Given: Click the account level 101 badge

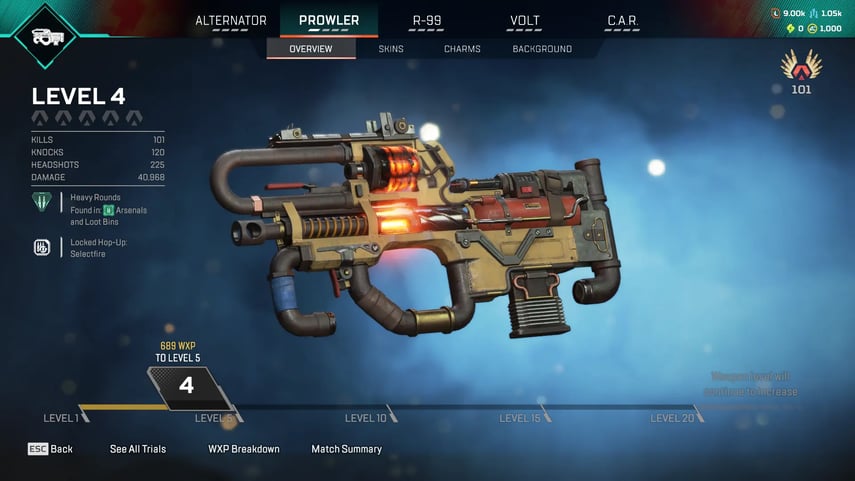Looking at the screenshot, I should [x=800, y=72].
